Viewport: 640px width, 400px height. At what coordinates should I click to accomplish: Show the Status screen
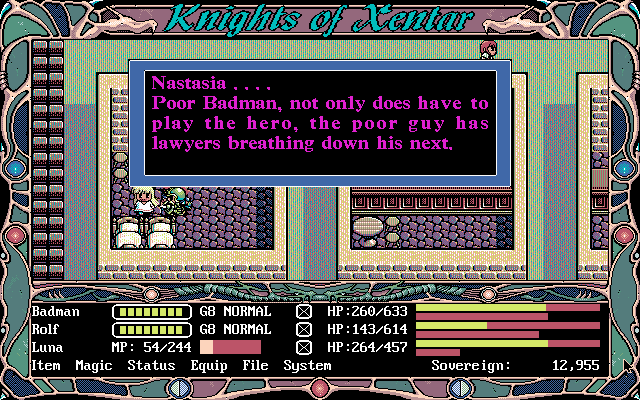(x=151, y=366)
